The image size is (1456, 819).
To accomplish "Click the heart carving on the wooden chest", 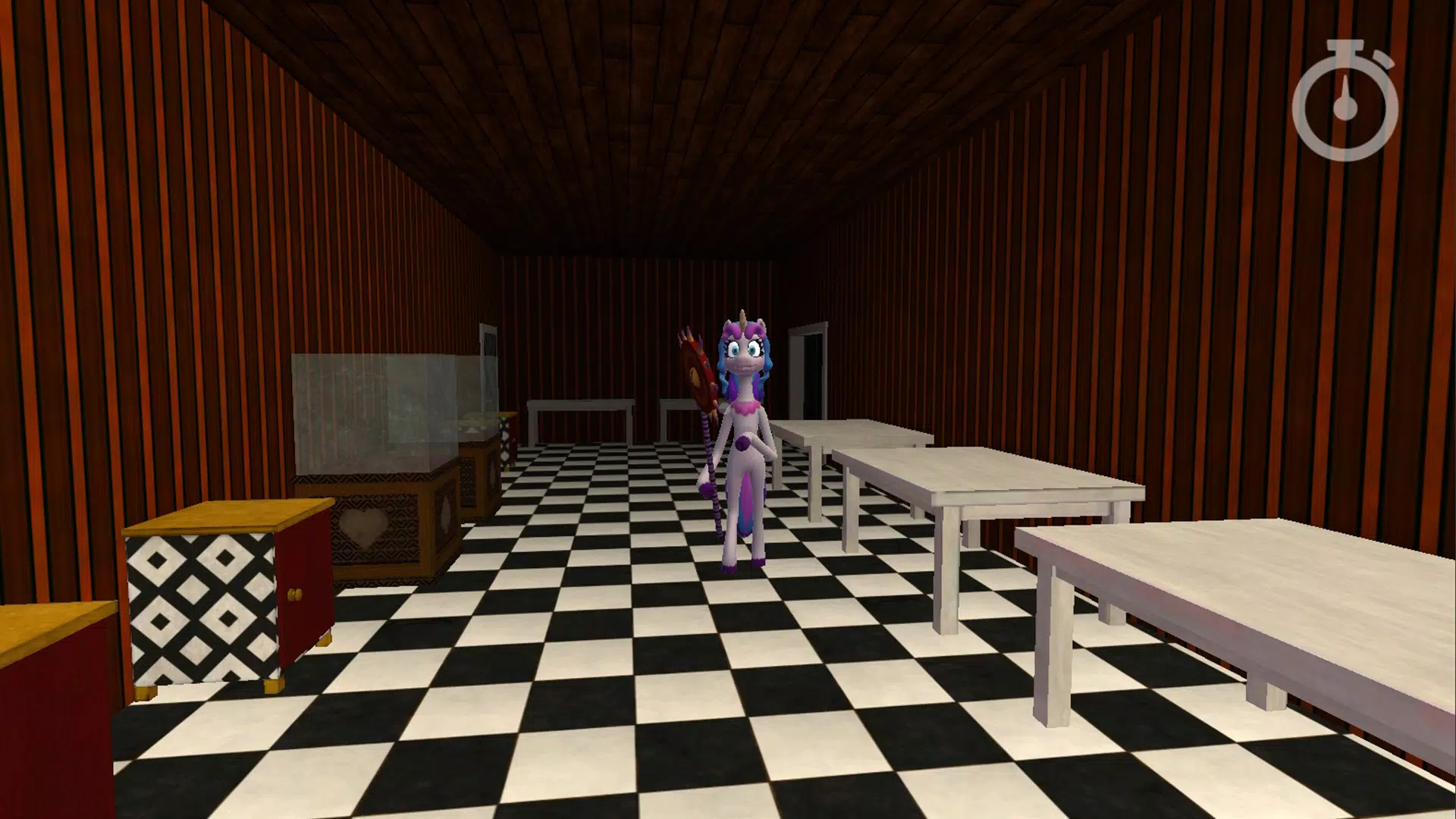I will click(x=364, y=529).
